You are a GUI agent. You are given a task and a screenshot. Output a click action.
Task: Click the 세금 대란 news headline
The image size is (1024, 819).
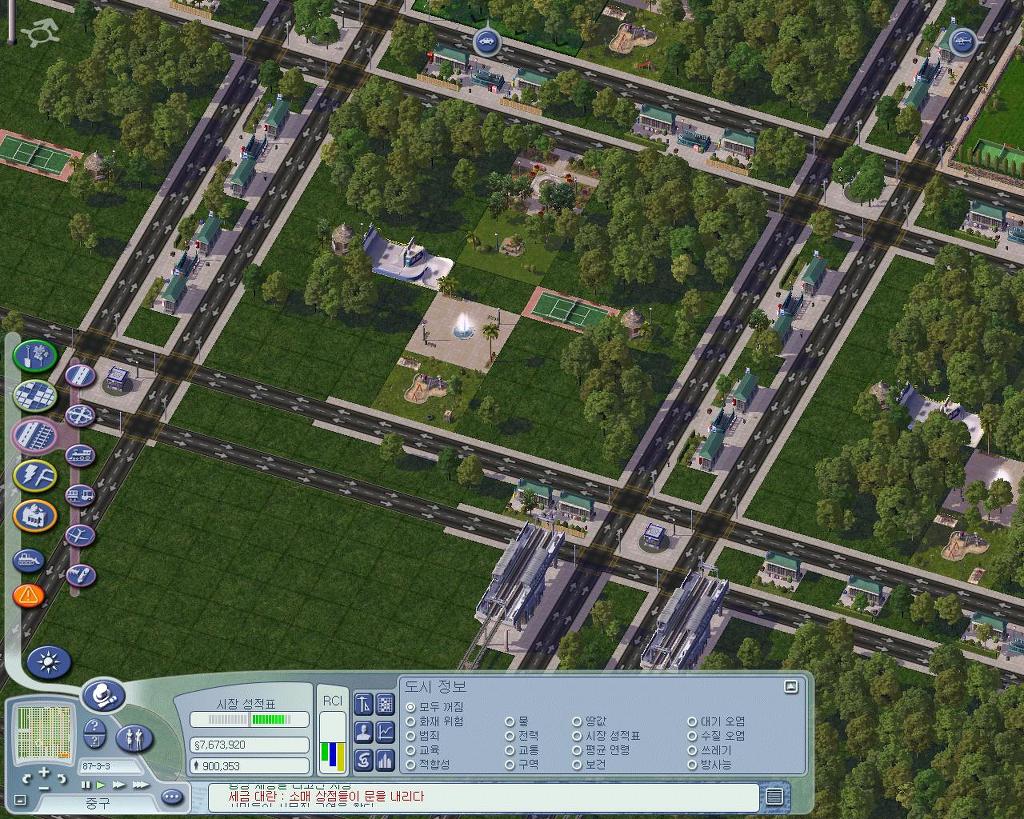[x=326, y=797]
